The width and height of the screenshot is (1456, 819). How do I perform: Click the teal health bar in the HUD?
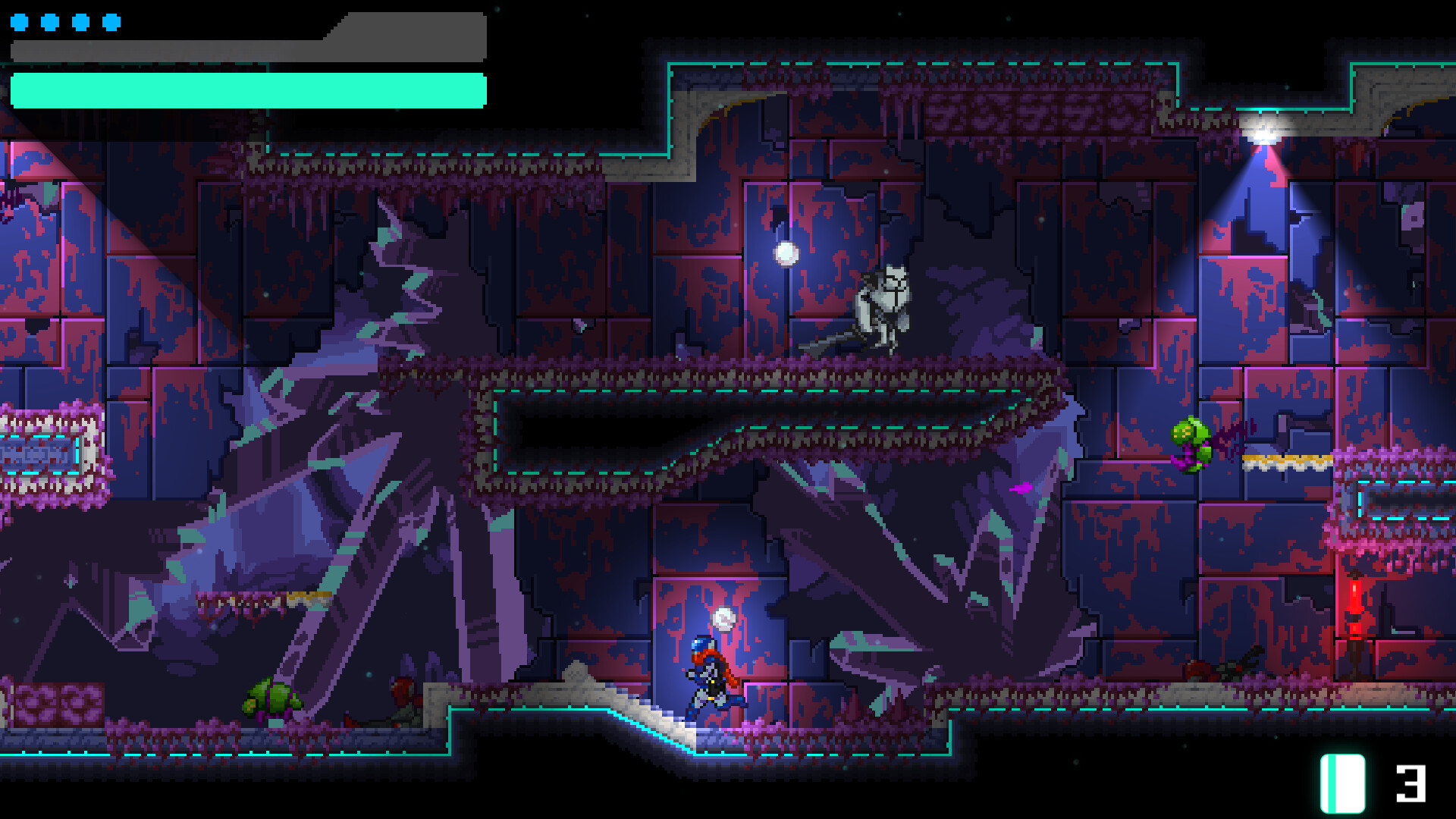pos(250,87)
